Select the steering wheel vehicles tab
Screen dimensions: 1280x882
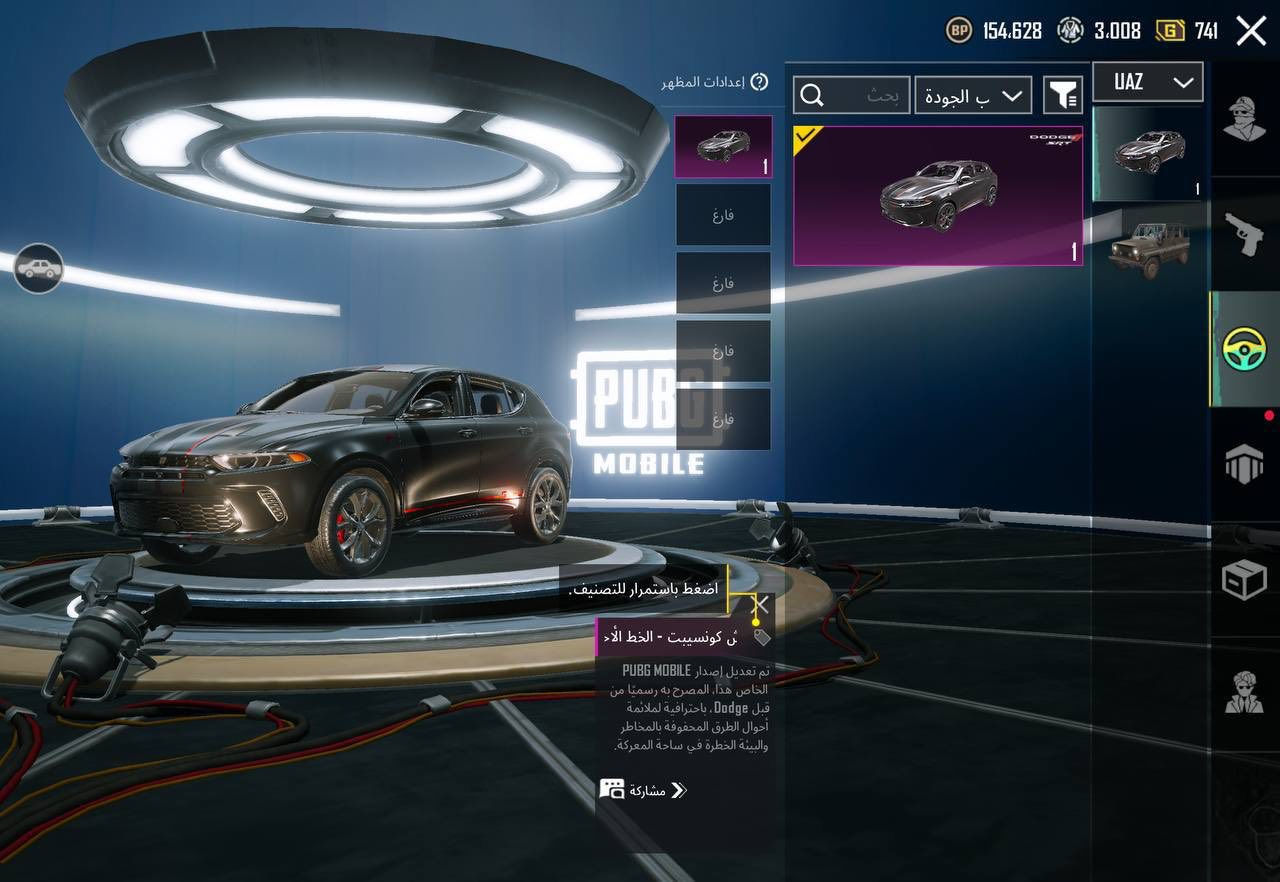point(1244,348)
